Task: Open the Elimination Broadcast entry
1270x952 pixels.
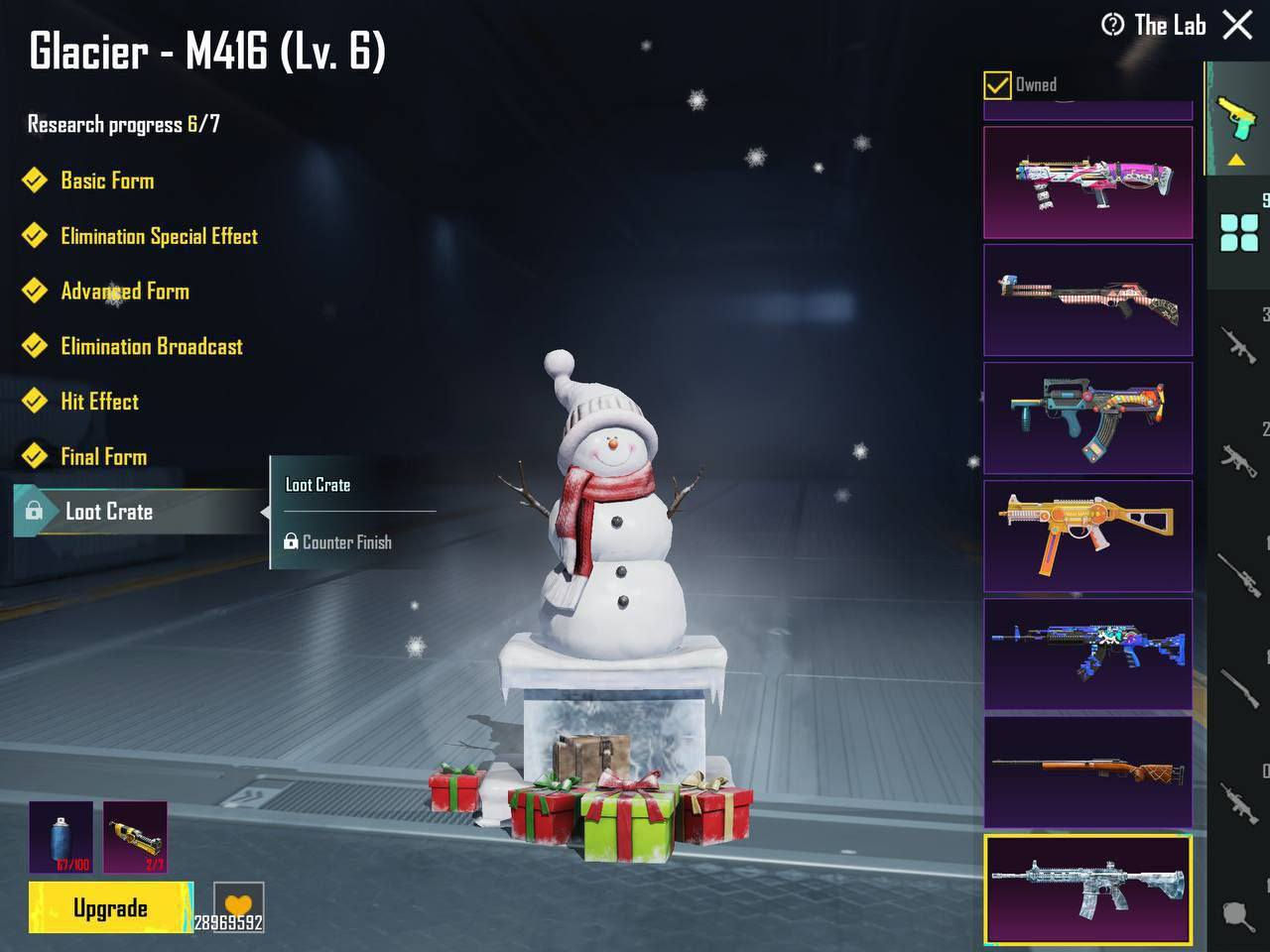Action: pyautogui.click(x=151, y=346)
